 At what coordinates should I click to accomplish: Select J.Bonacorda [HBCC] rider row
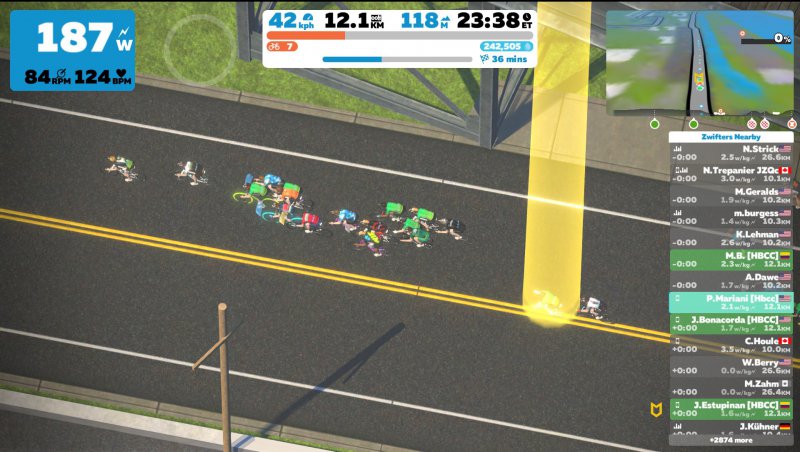[x=732, y=324]
